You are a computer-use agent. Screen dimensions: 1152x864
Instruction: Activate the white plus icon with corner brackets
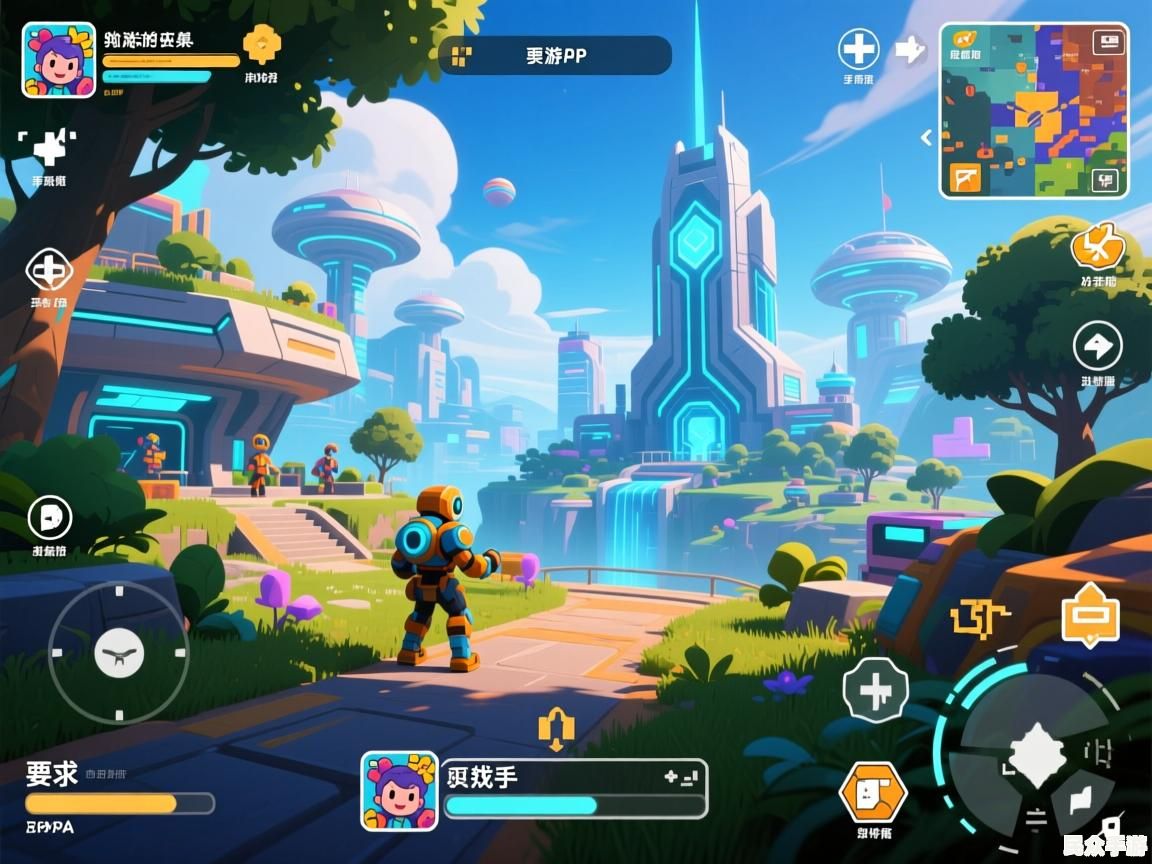[47, 148]
